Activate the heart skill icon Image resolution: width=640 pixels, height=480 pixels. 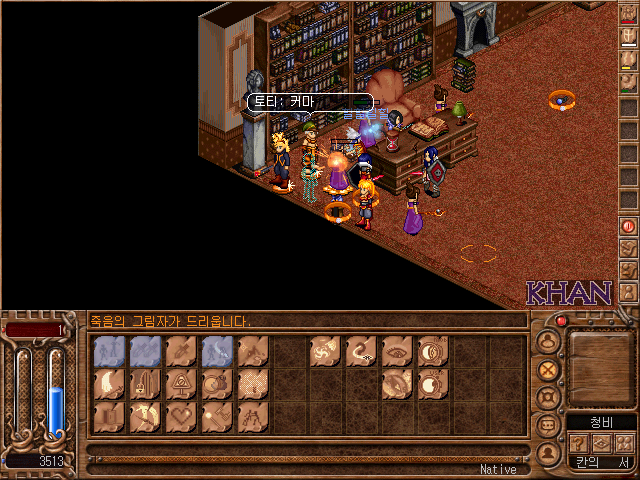pos(182,416)
